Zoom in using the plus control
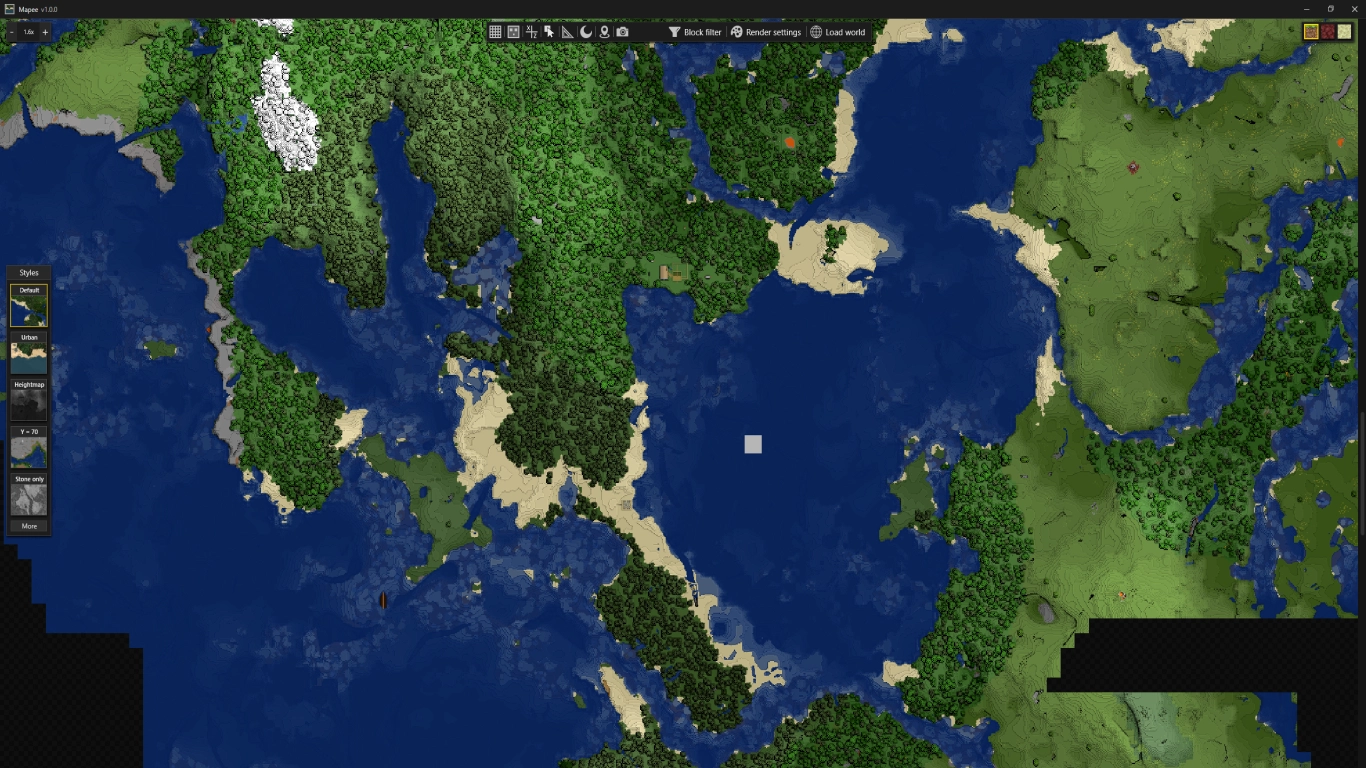Image resolution: width=1366 pixels, height=768 pixels. coord(44,31)
